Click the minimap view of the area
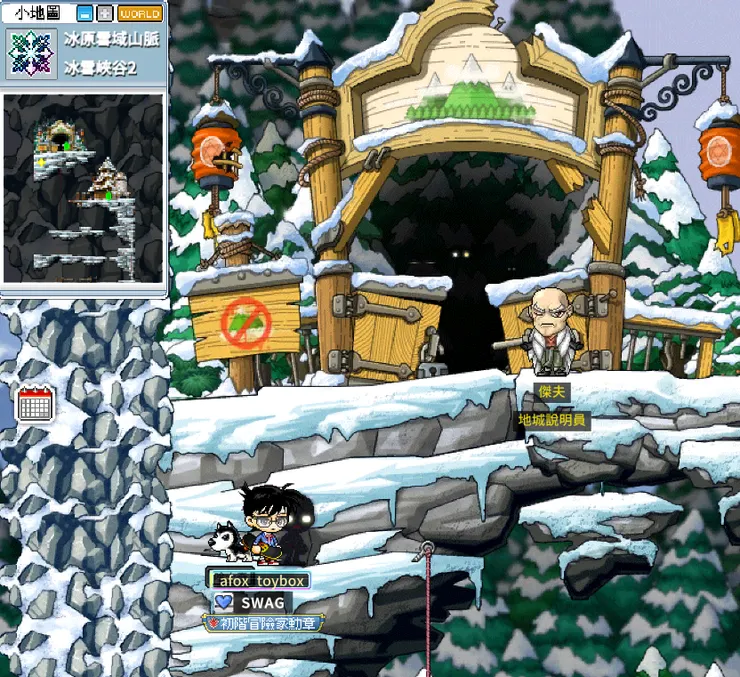The width and height of the screenshot is (740, 677). click(83, 188)
